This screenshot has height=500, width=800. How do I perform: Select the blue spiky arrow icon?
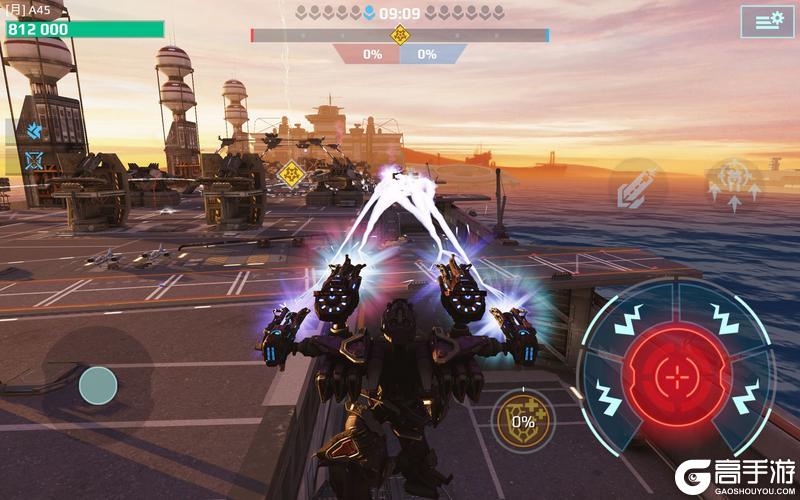pyautogui.click(x=34, y=130)
